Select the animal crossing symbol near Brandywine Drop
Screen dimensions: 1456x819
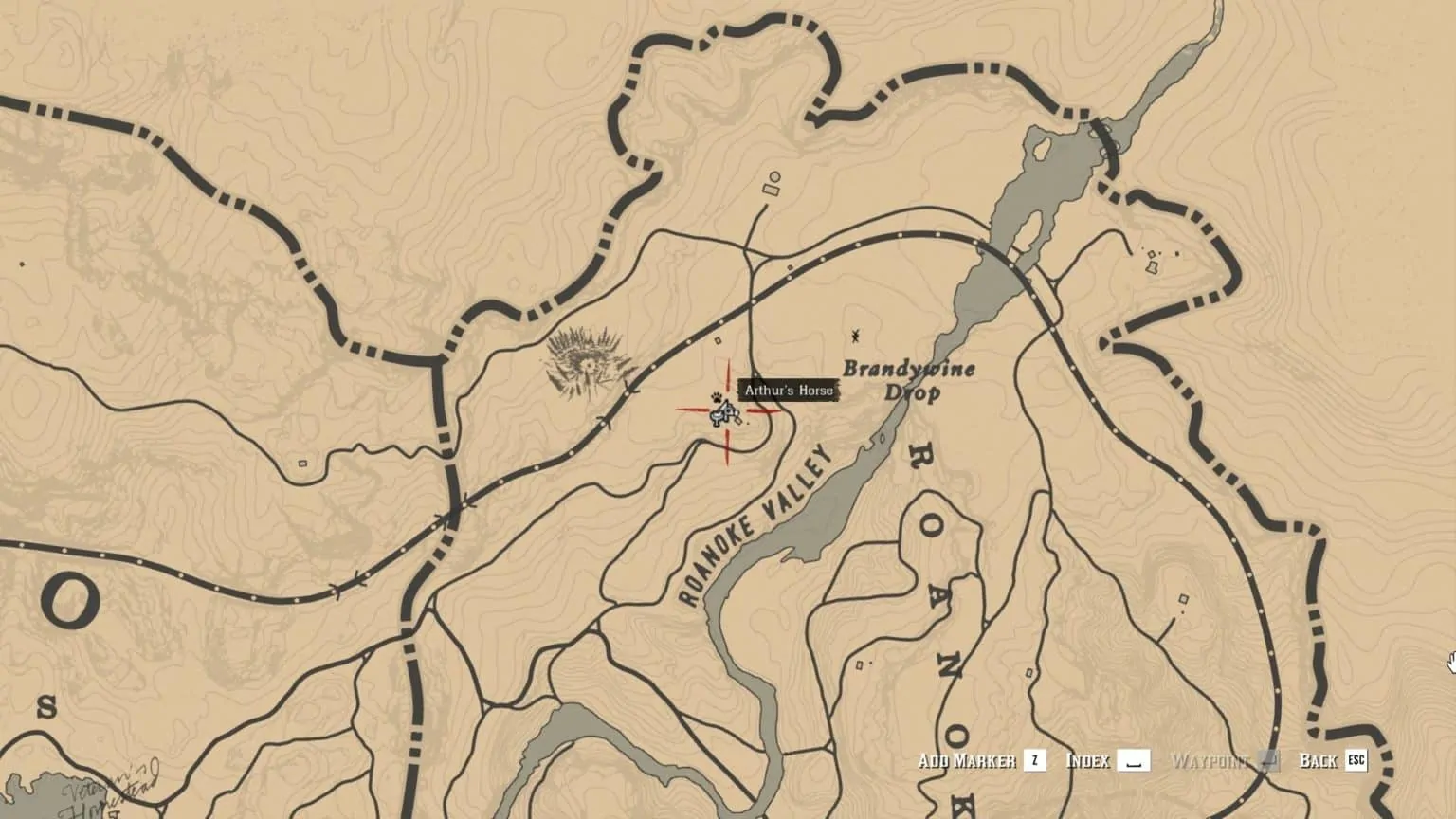pos(856,335)
